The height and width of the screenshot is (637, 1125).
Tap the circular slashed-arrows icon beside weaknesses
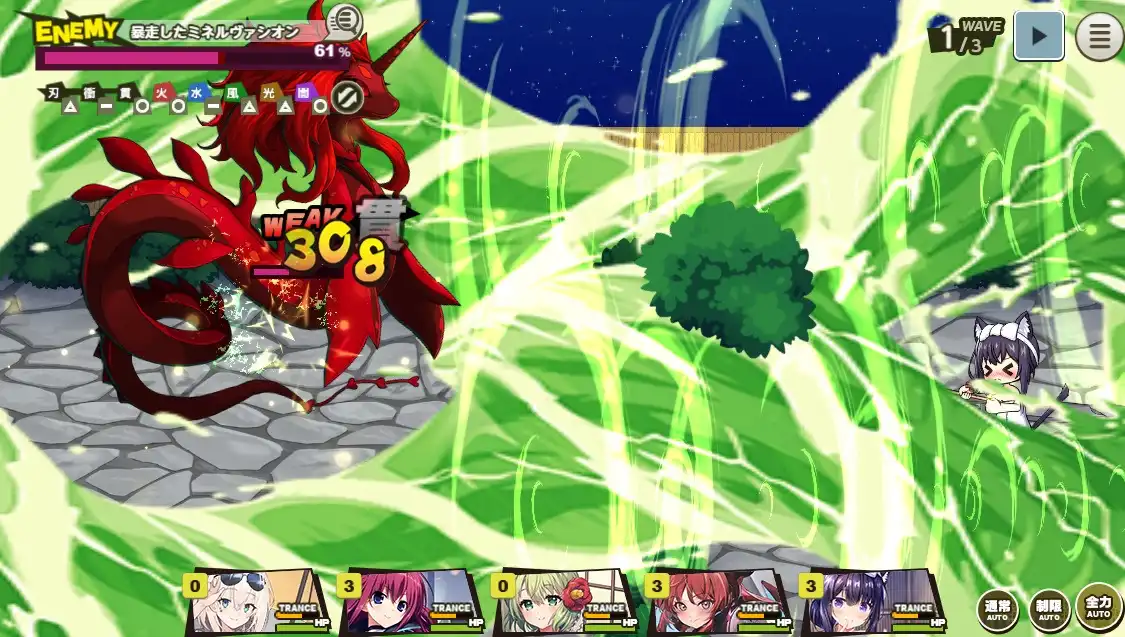coord(347,98)
